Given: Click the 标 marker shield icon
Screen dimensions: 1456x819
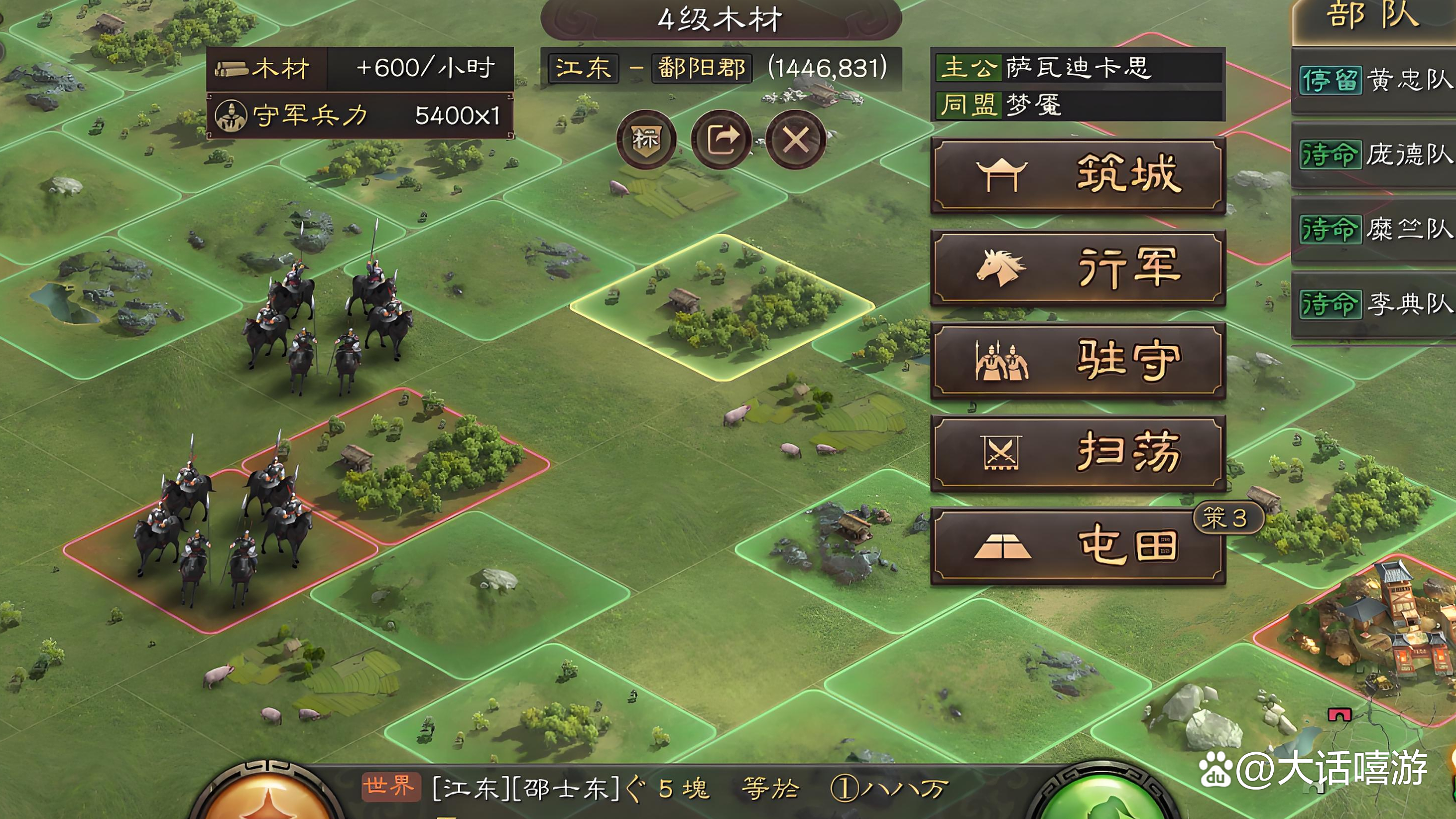Looking at the screenshot, I should click(x=645, y=139).
